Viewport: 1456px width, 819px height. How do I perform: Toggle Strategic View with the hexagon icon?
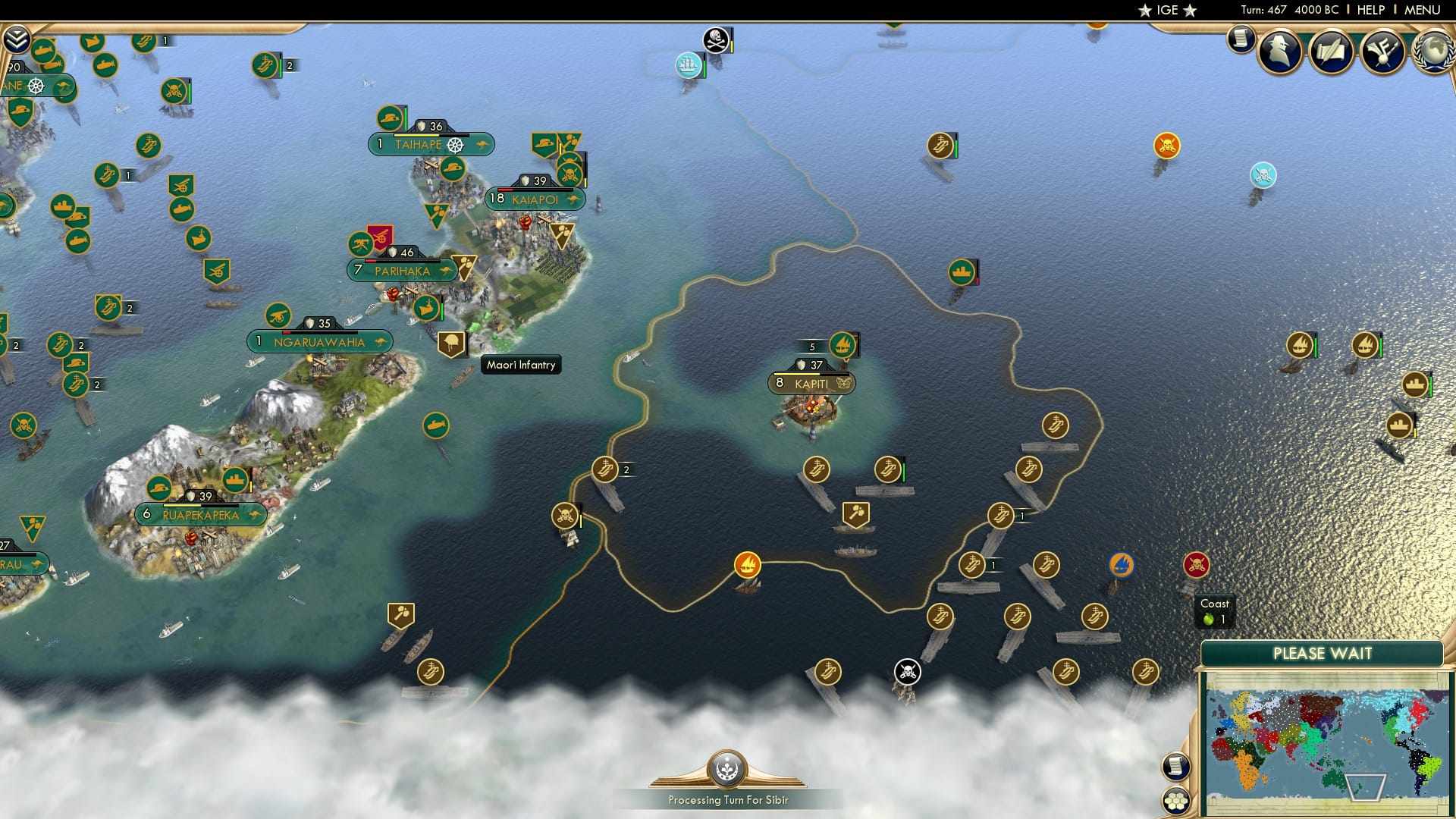1177,802
